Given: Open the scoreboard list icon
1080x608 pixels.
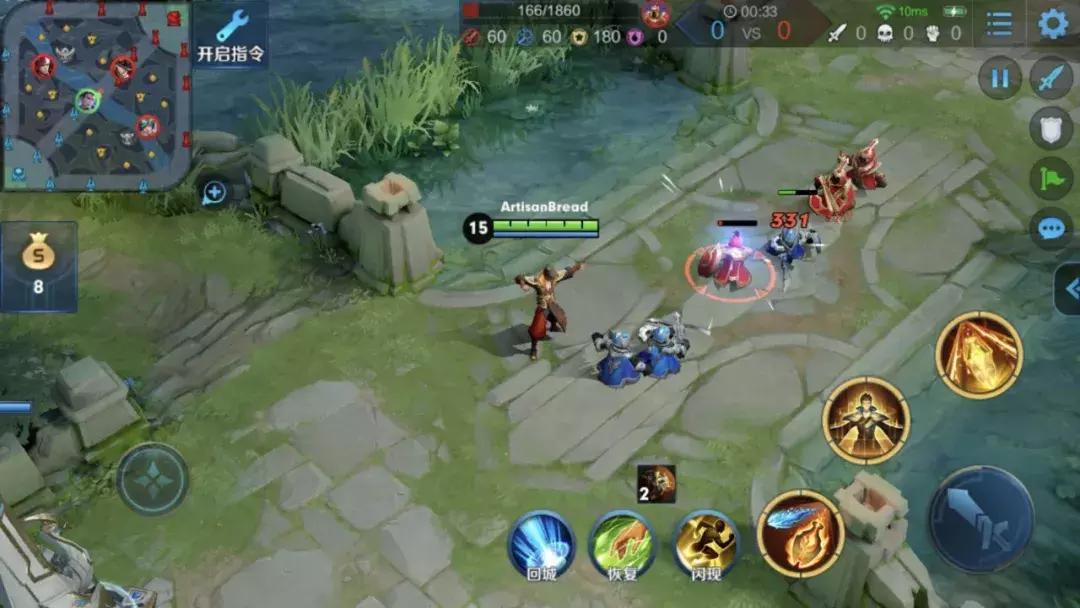Looking at the screenshot, I should [998, 24].
